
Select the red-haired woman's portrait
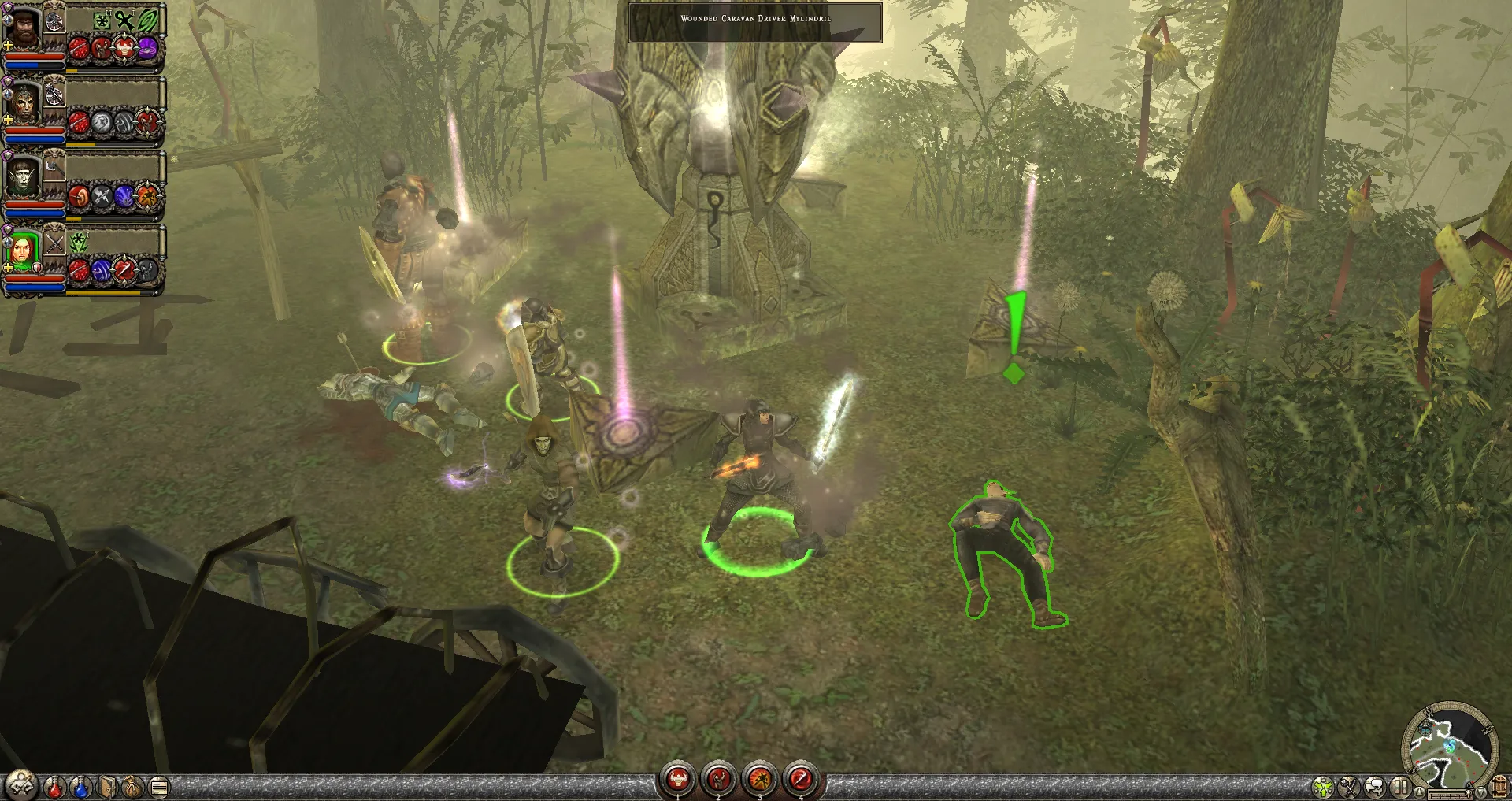click(23, 251)
